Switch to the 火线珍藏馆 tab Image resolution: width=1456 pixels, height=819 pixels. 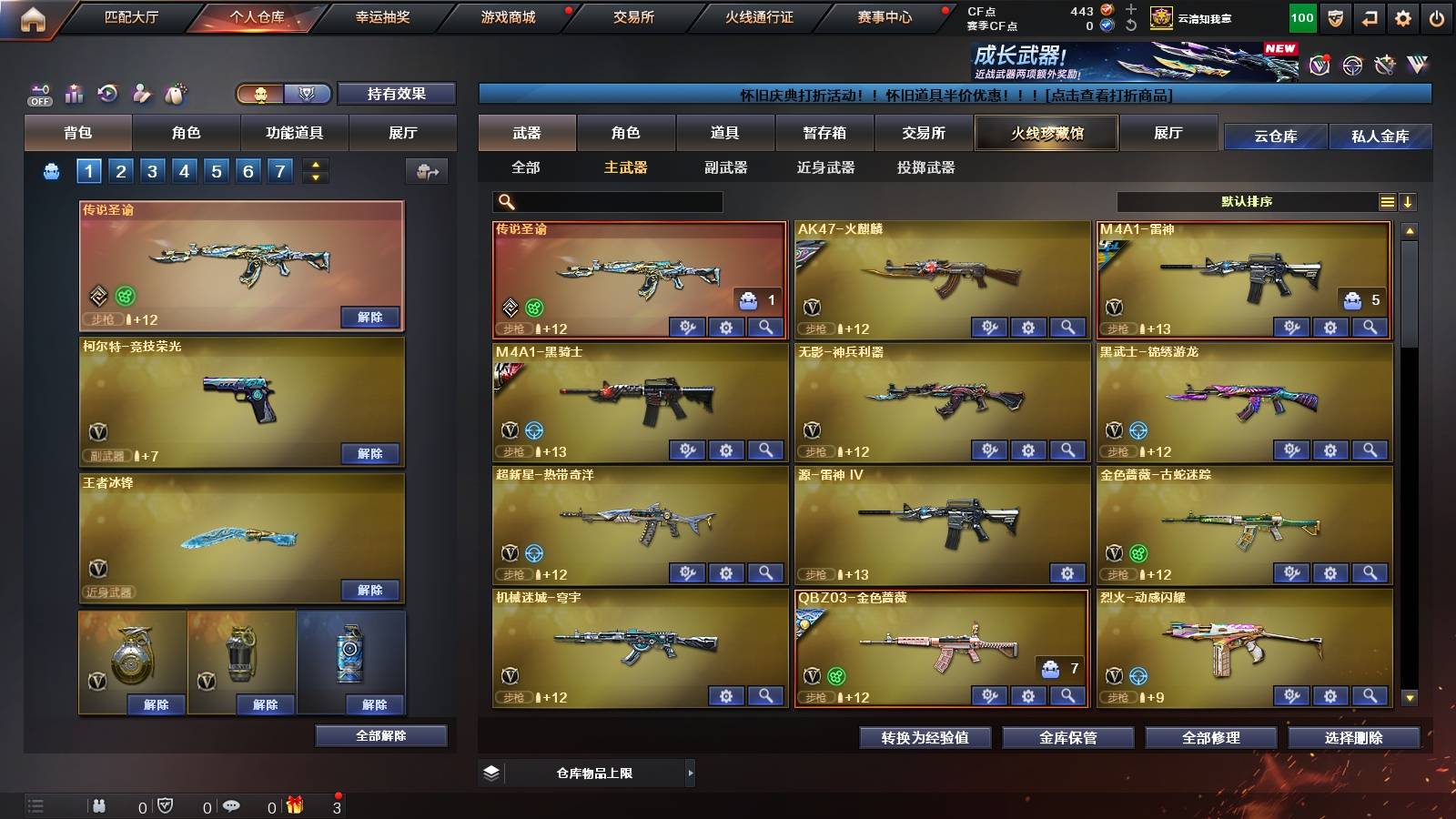(1046, 133)
